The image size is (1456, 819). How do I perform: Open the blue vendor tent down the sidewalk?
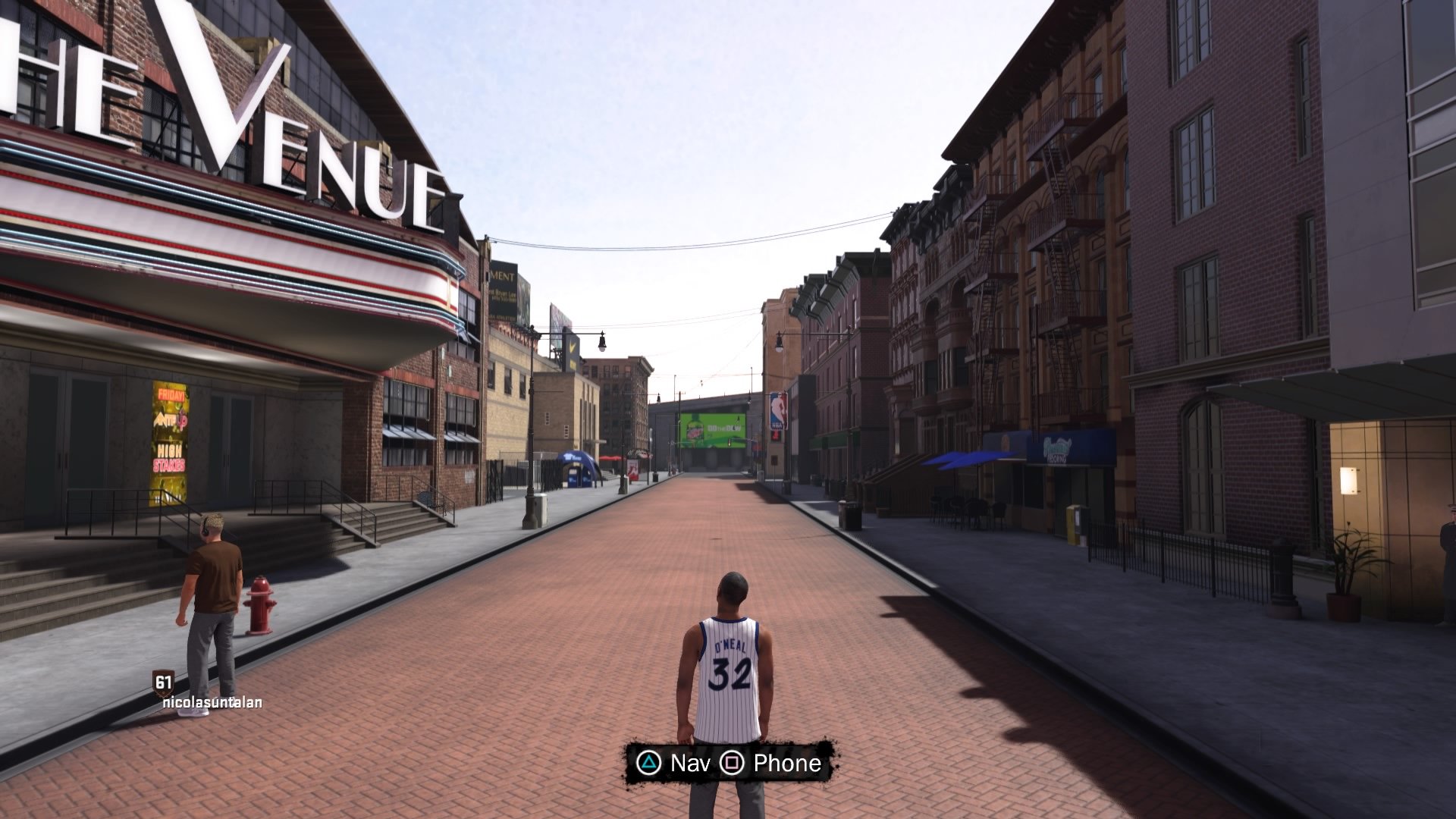[x=576, y=468]
